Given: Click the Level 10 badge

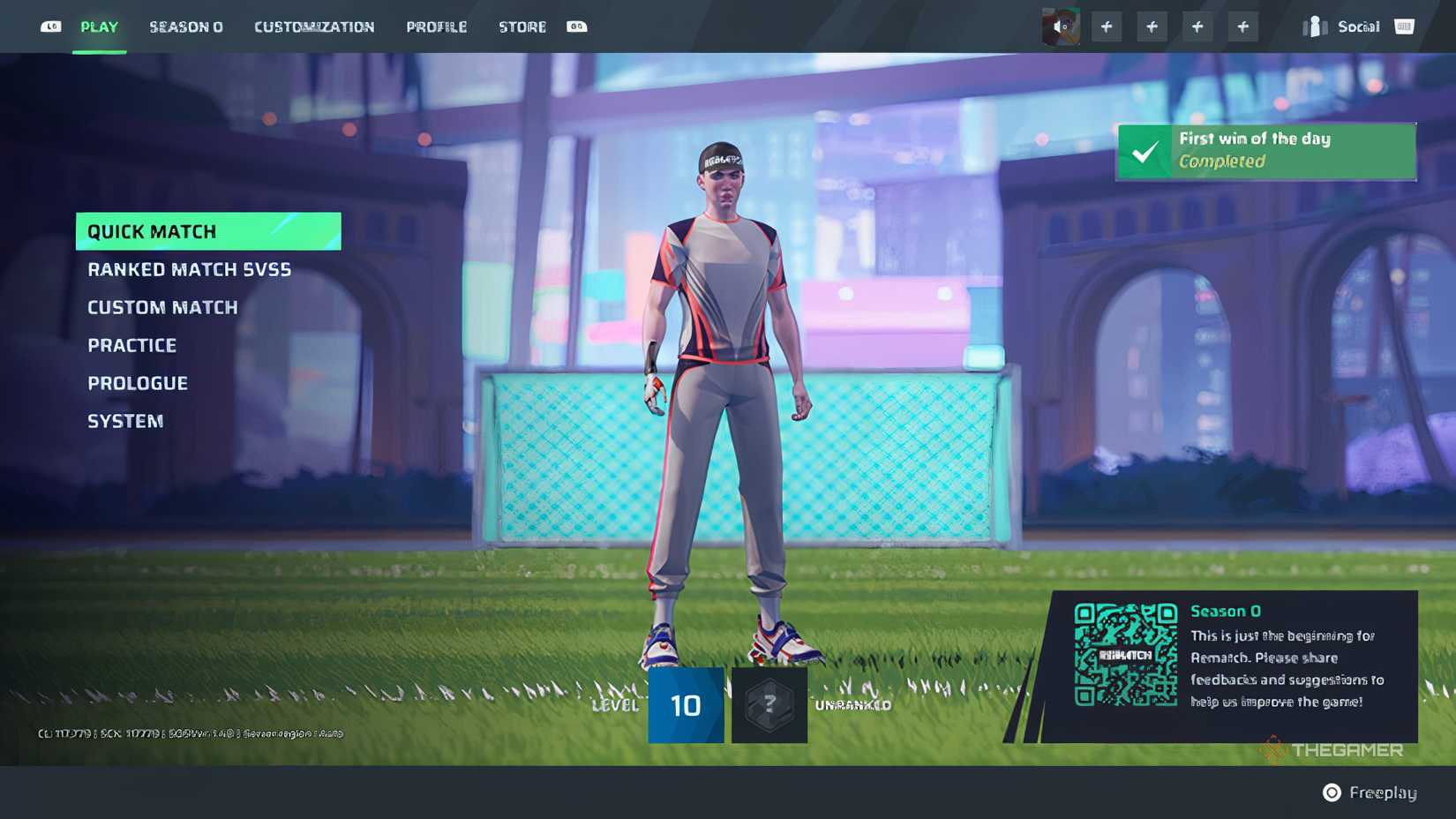Looking at the screenshot, I should click(x=686, y=705).
